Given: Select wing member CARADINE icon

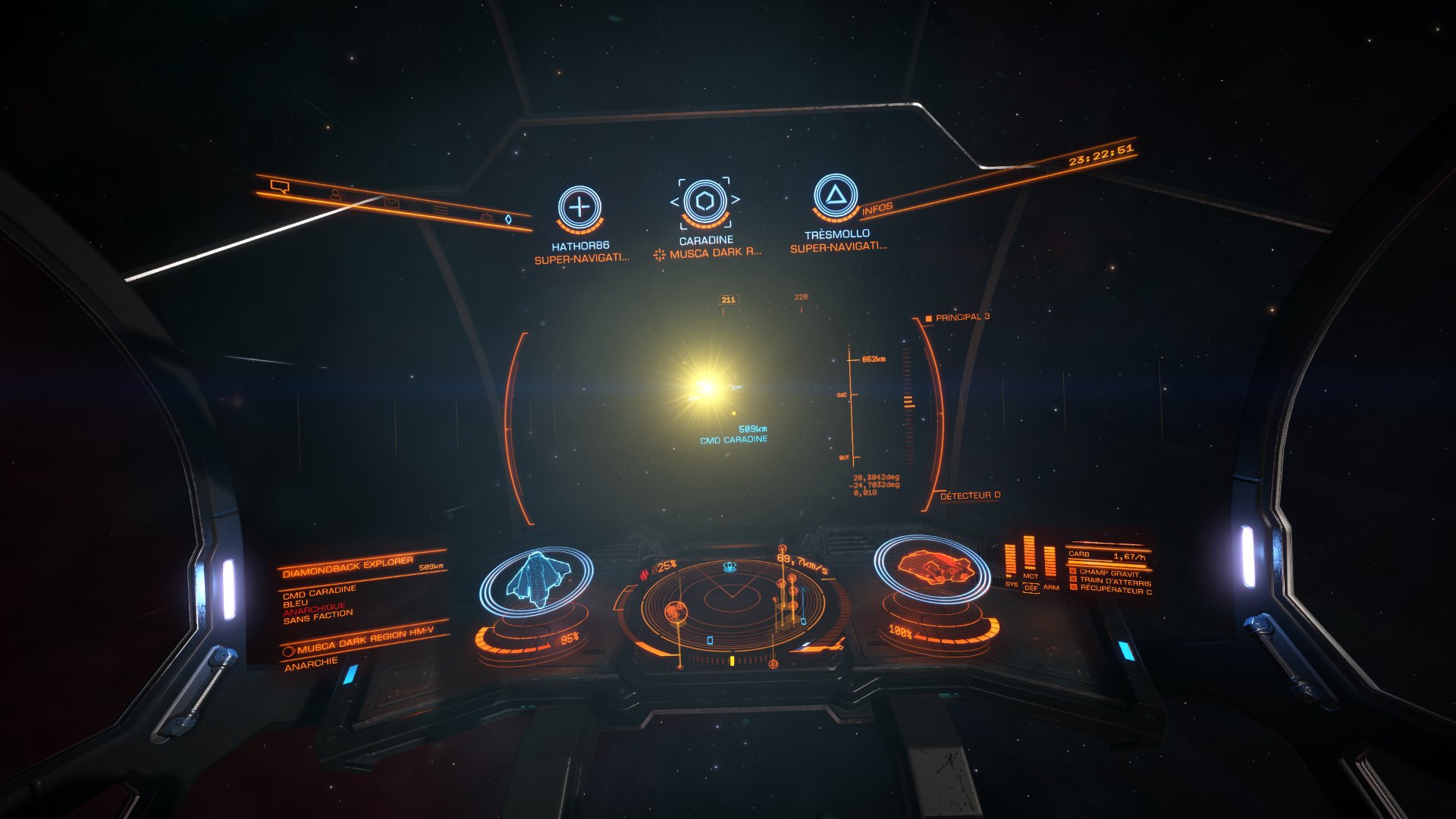Looking at the screenshot, I should tap(705, 202).
